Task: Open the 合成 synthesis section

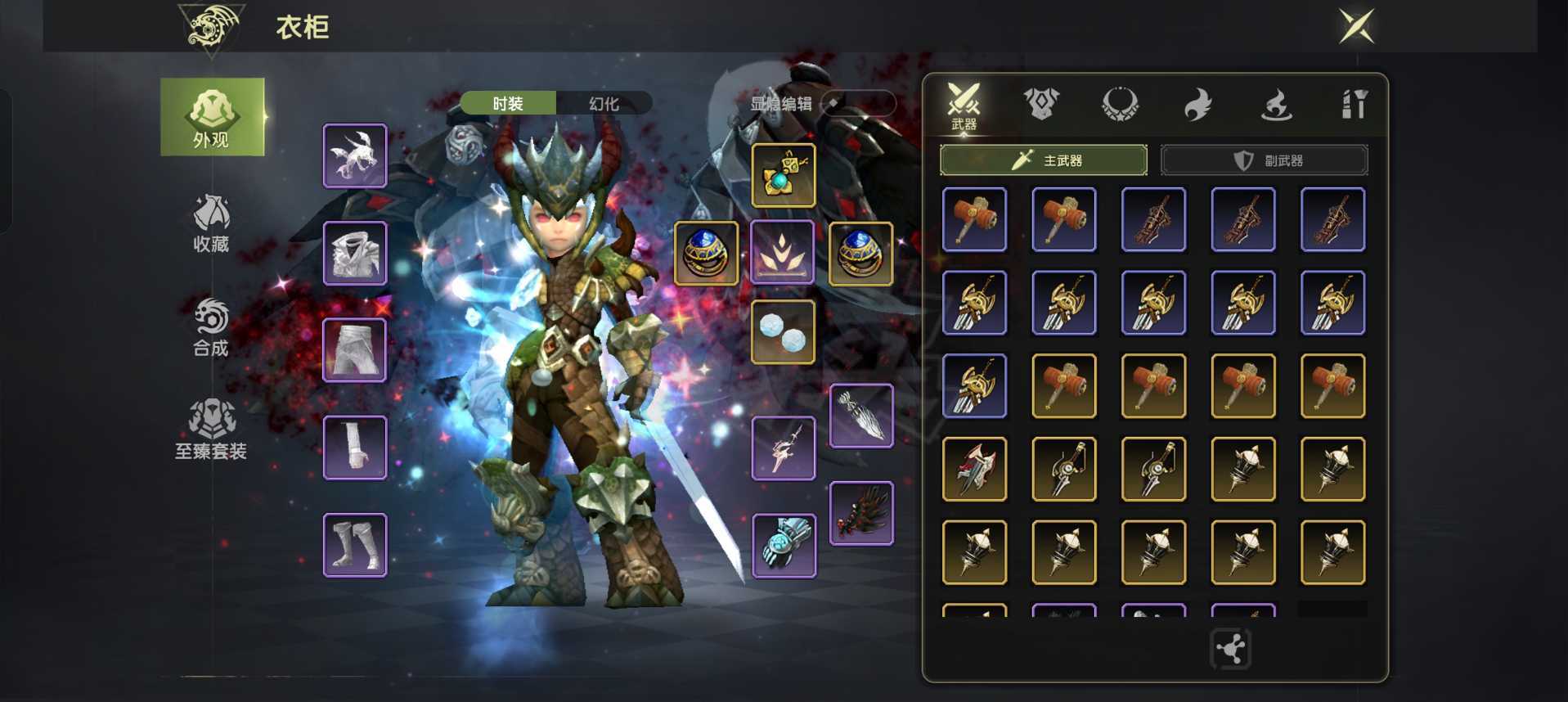Action: pos(211,326)
